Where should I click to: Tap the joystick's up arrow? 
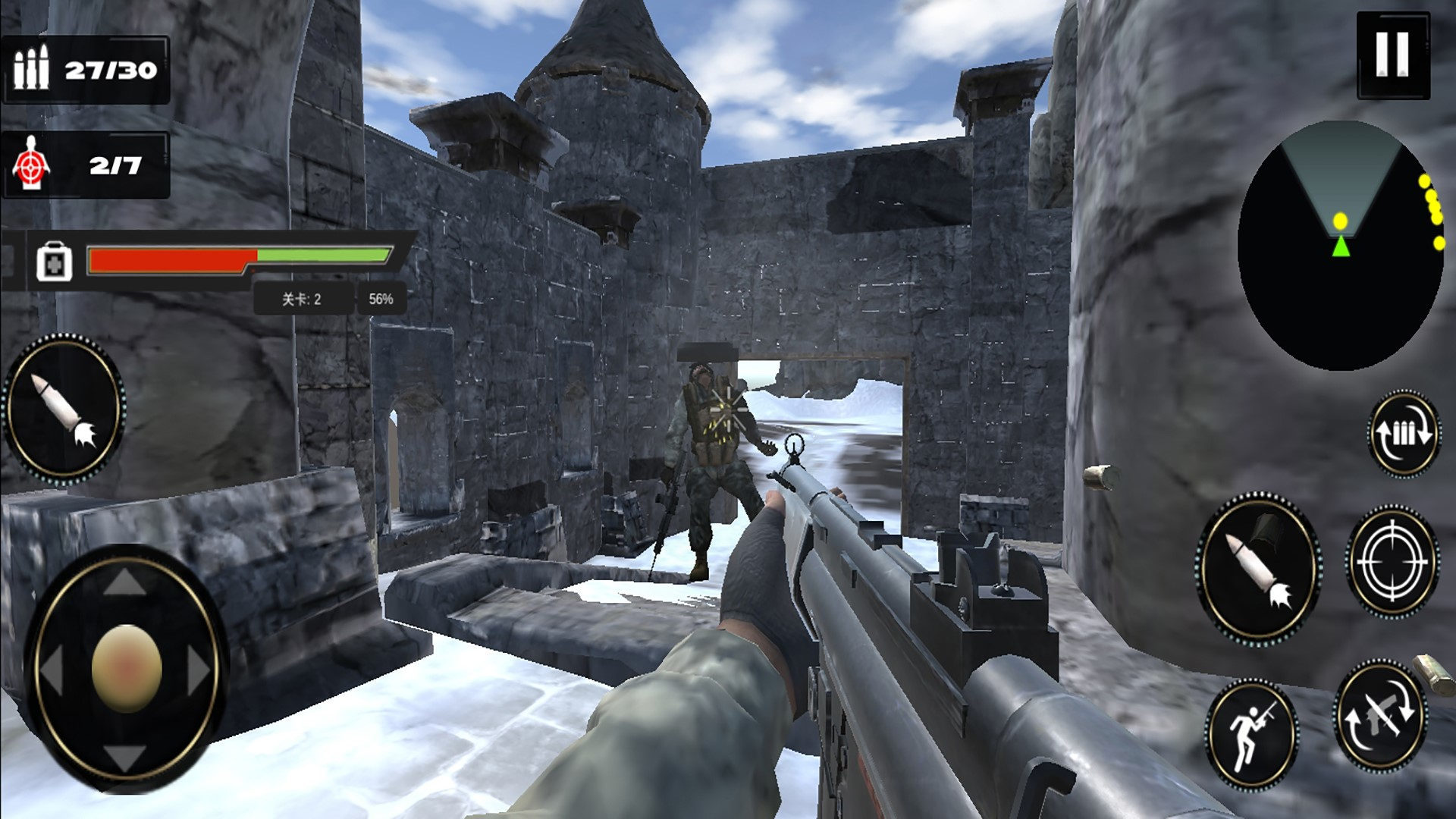(125, 584)
